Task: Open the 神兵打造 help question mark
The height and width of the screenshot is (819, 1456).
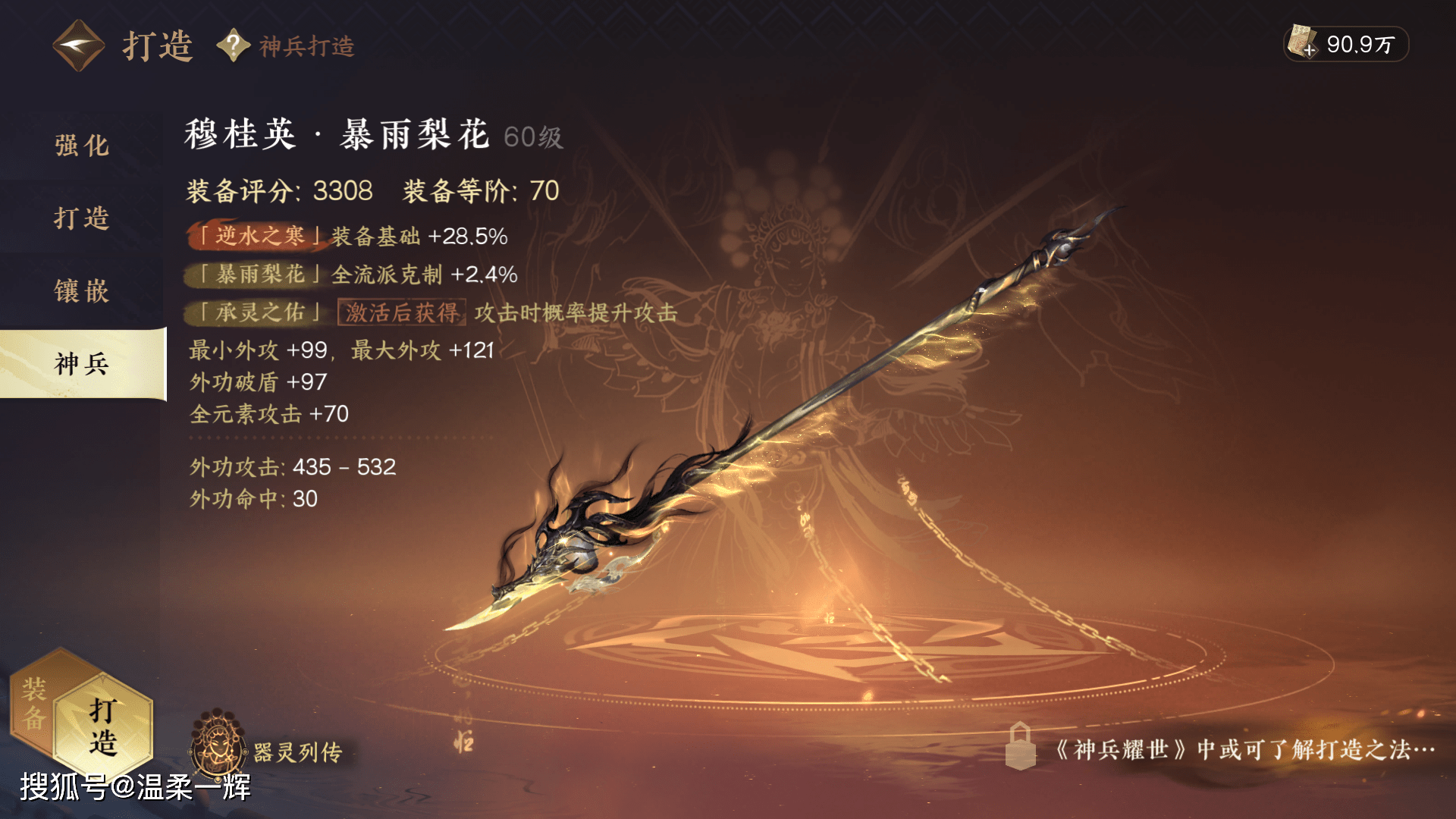Action: (234, 45)
